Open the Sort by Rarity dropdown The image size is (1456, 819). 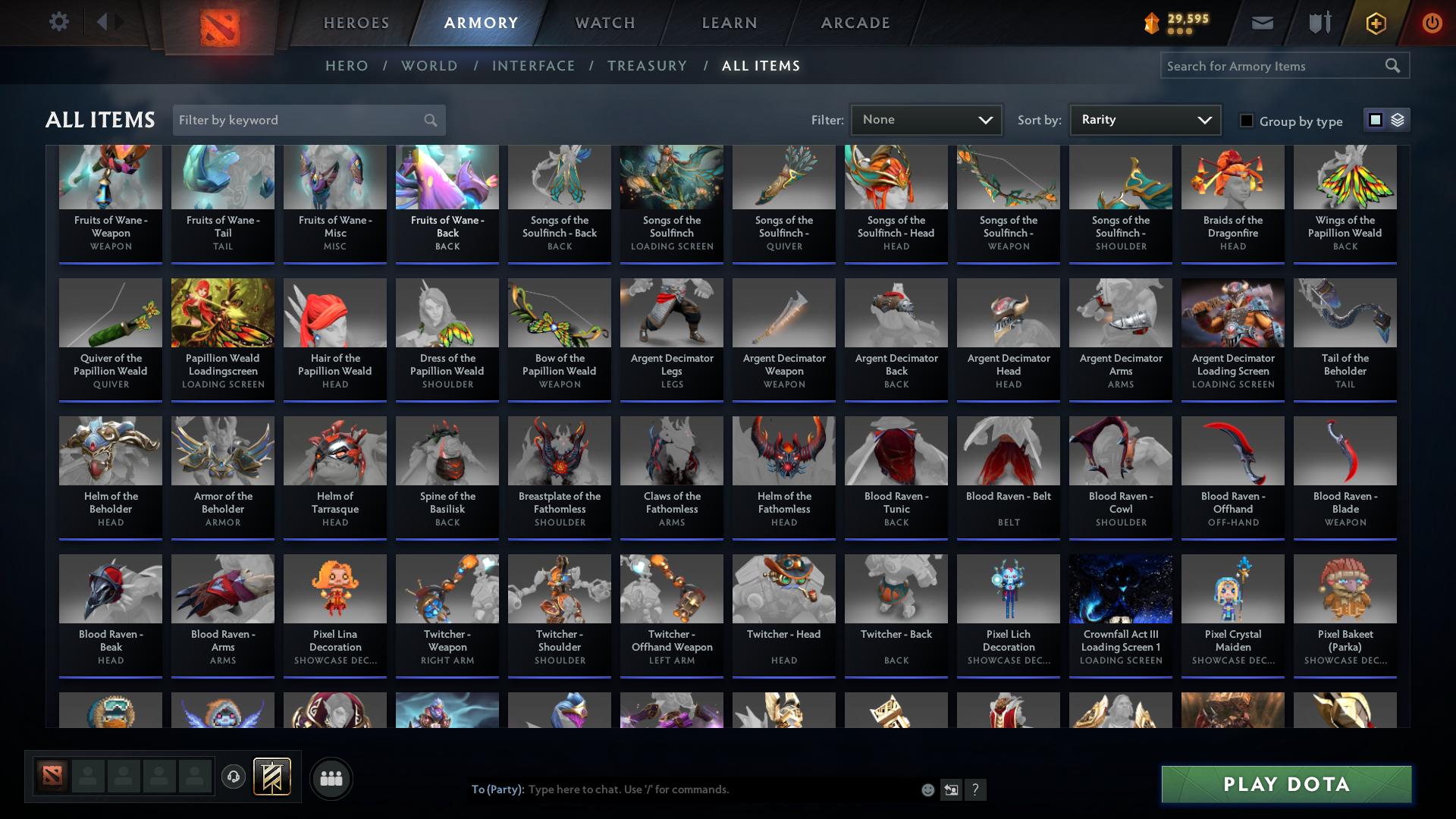(x=1144, y=120)
